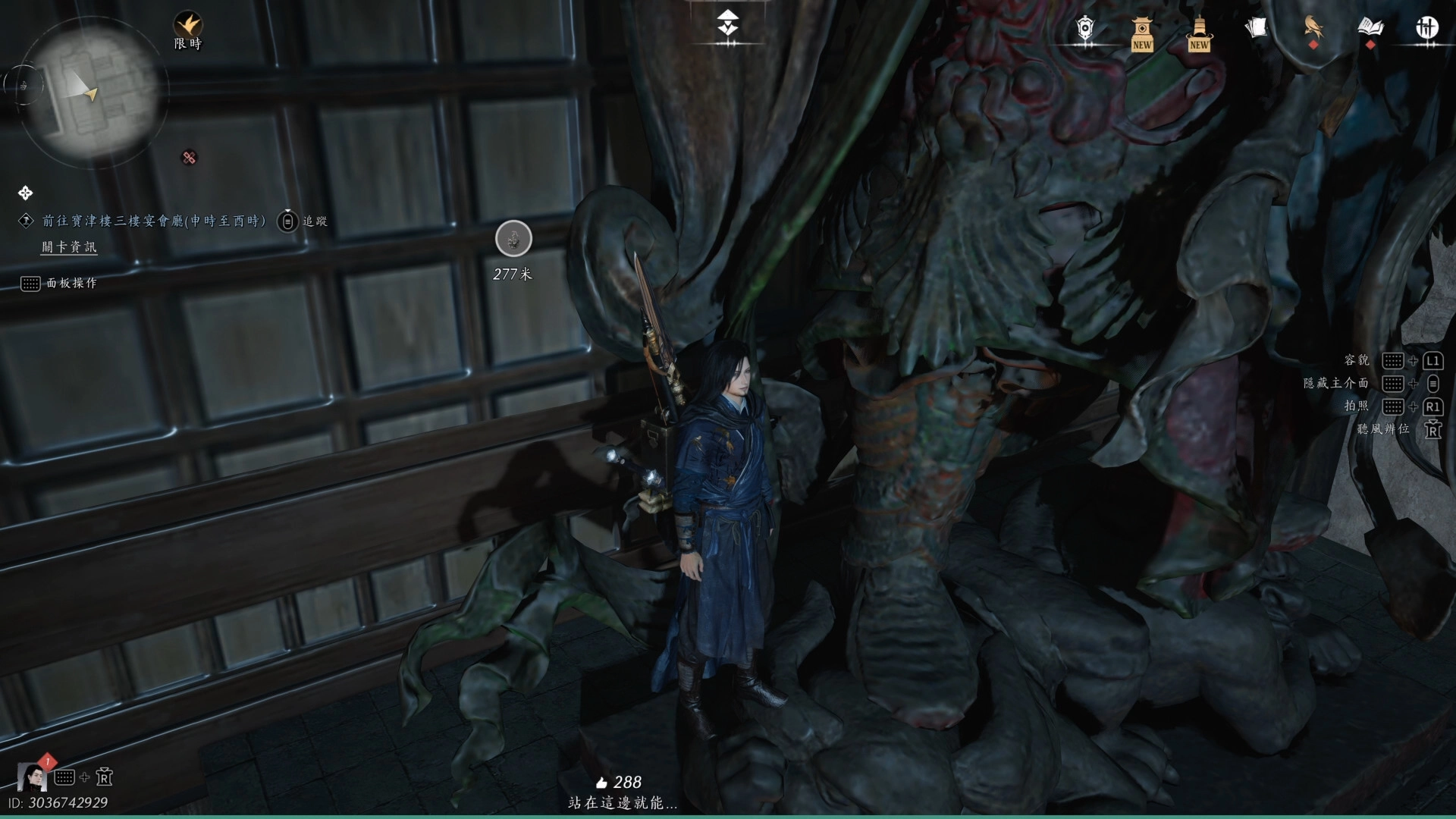The width and height of the screenshot is (1456, 819).
Task: Like the message with the thumbs-up icon
Action: [602, 783]
